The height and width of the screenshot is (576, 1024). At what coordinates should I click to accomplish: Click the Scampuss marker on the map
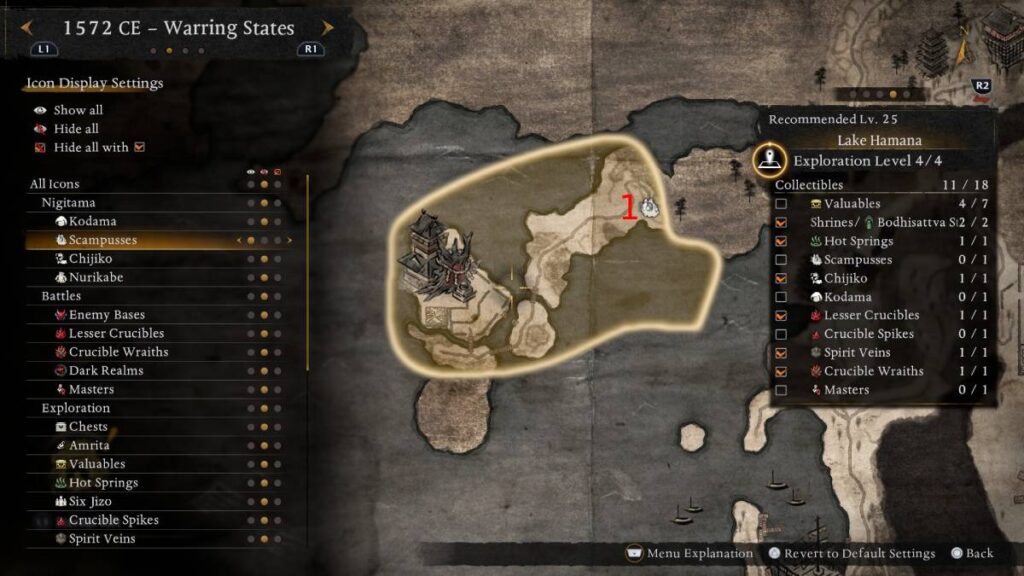tap(649, 208)
